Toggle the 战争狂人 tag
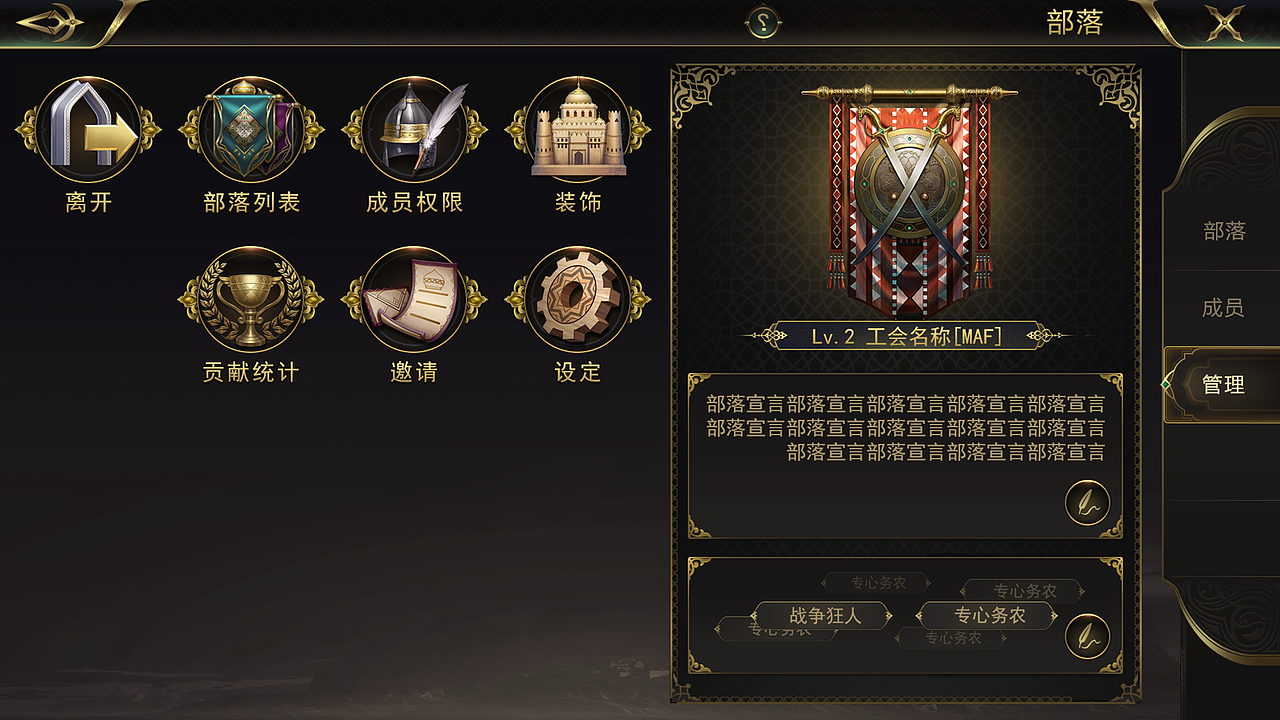Viewport: 1280px width, 720px height. [822, 616]
